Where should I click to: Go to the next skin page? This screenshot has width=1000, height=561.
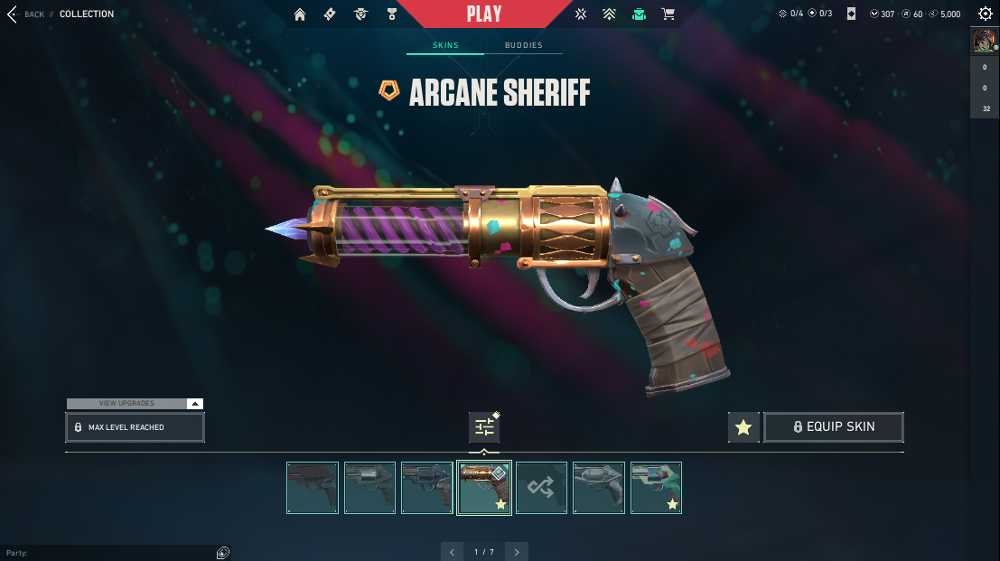516,552
